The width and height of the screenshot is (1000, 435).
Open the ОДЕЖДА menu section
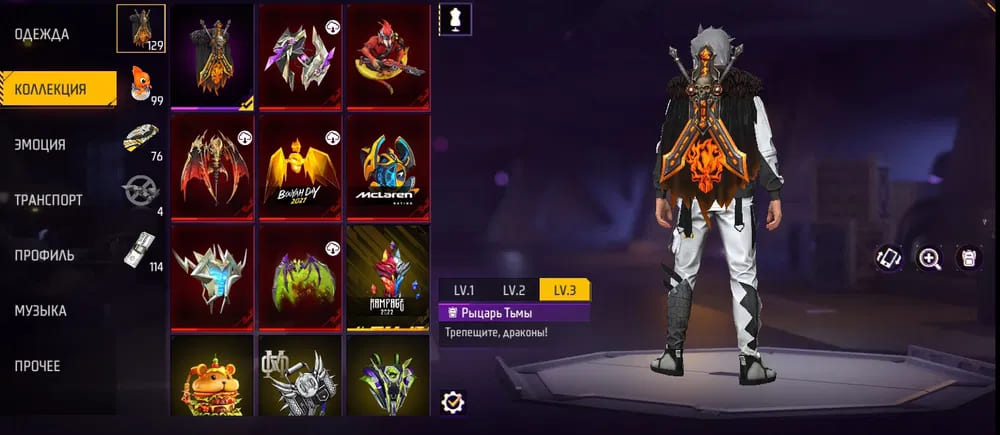42,34
